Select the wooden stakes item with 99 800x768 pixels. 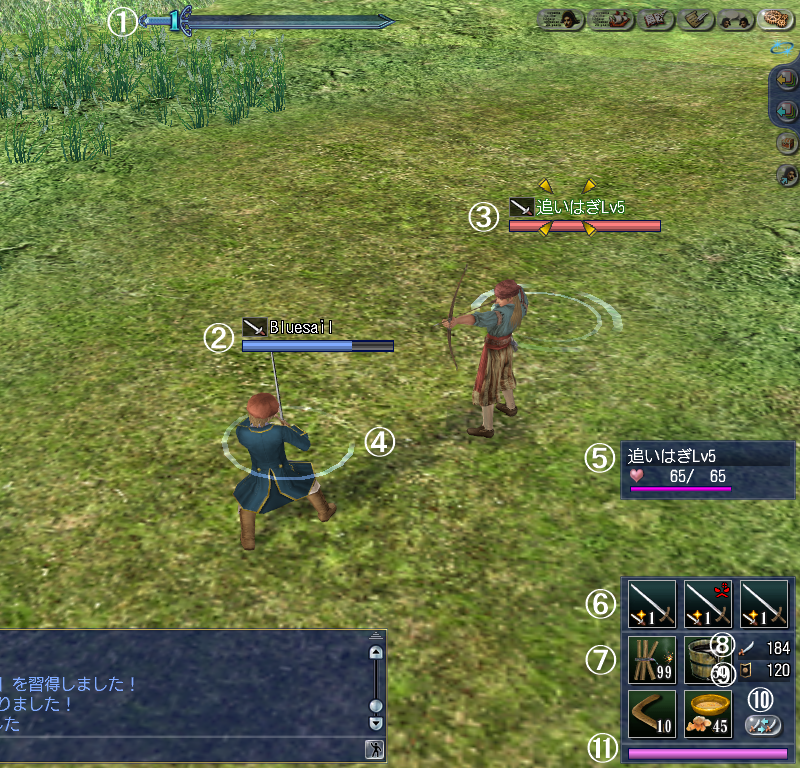point(652,659)
